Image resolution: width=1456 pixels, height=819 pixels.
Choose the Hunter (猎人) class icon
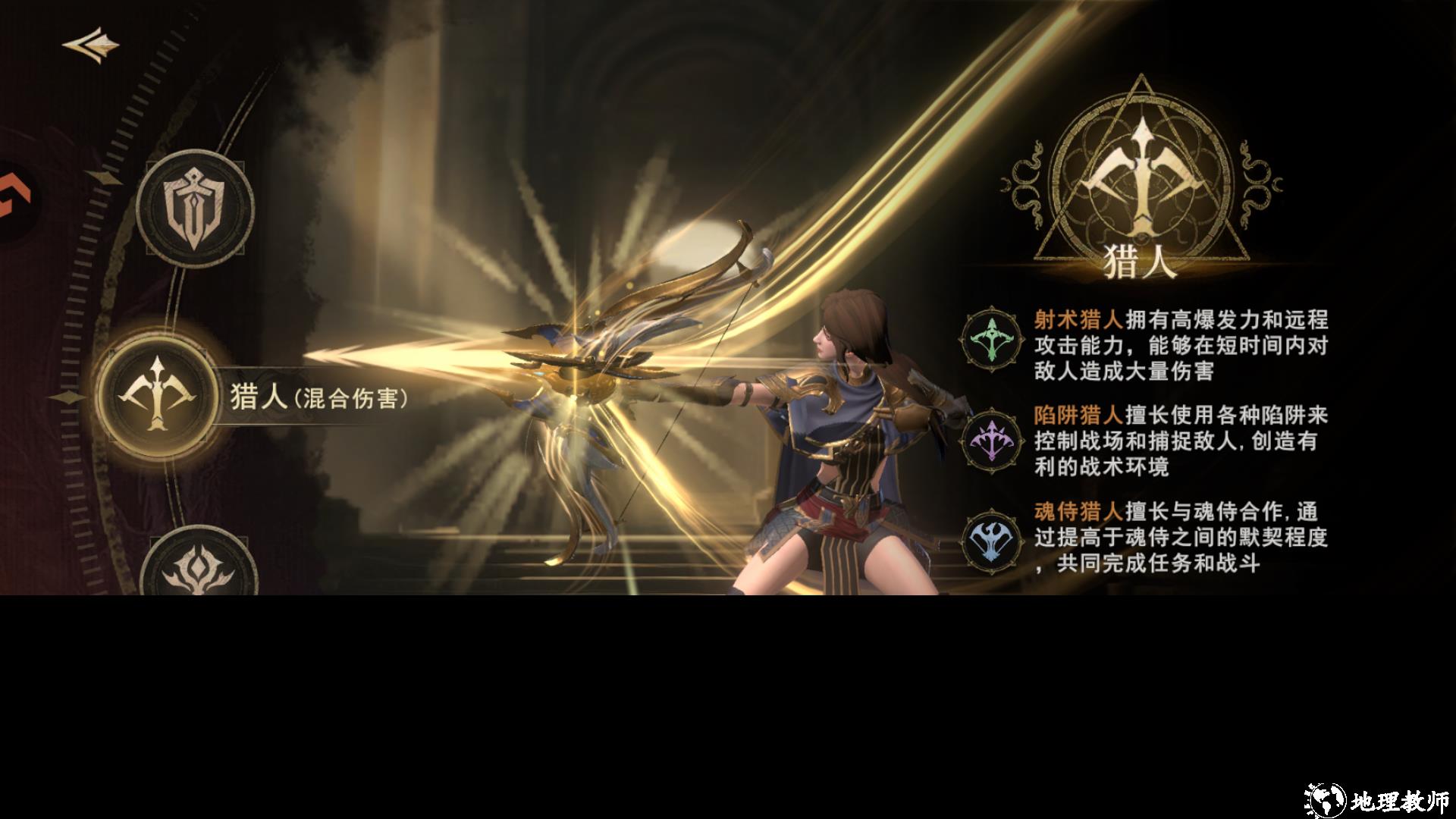point(158,394)
